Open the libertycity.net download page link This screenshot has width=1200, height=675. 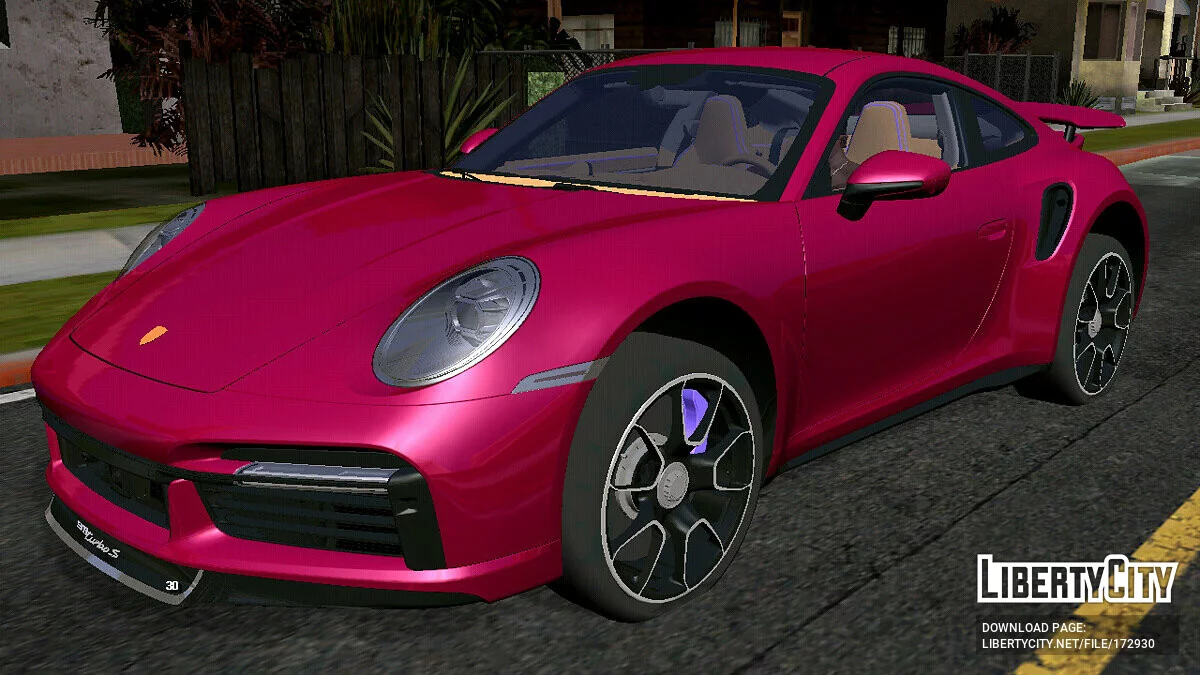tap(1067, 643)
